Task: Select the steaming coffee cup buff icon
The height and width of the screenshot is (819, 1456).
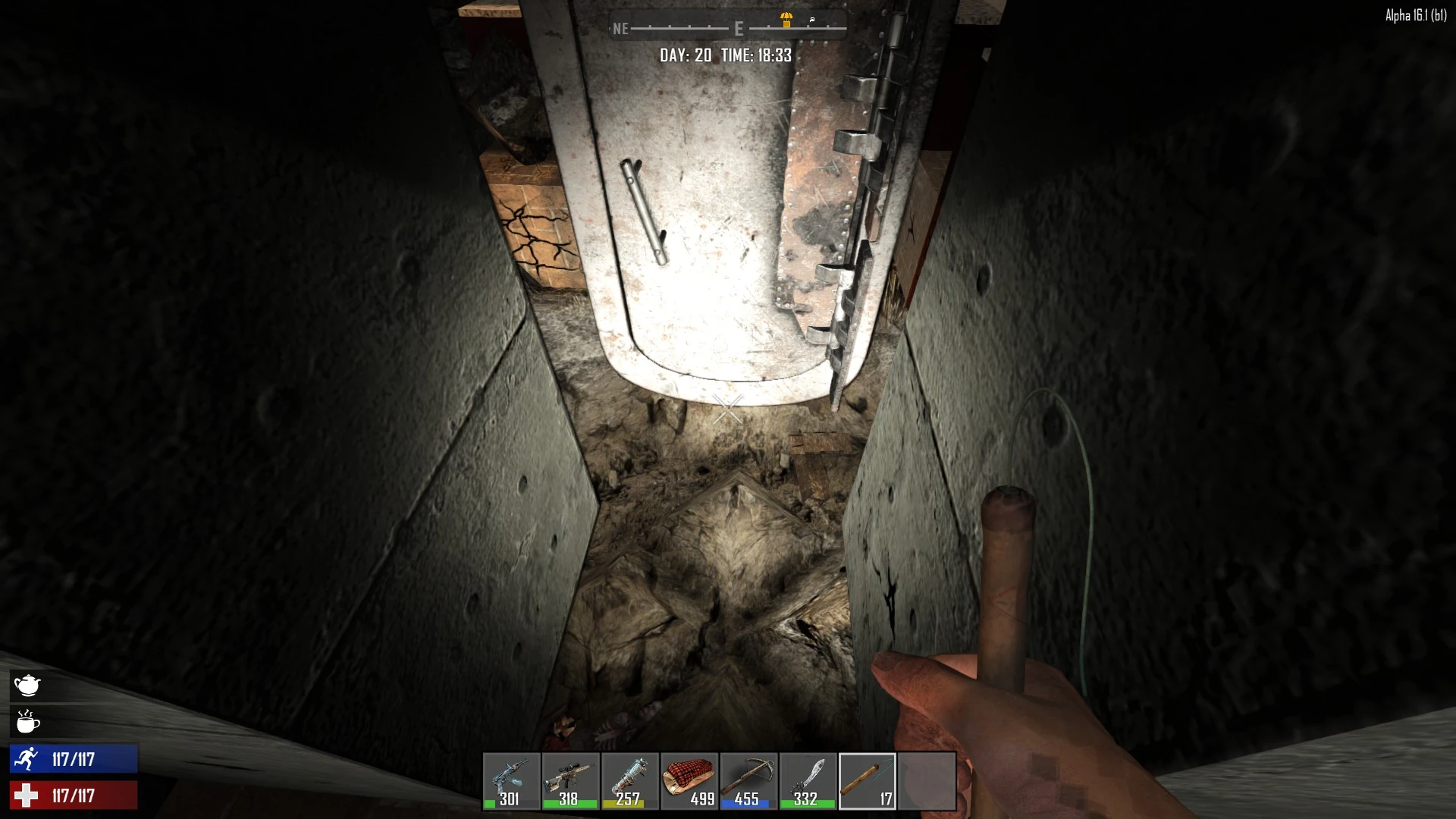Action: click(27, 722)
